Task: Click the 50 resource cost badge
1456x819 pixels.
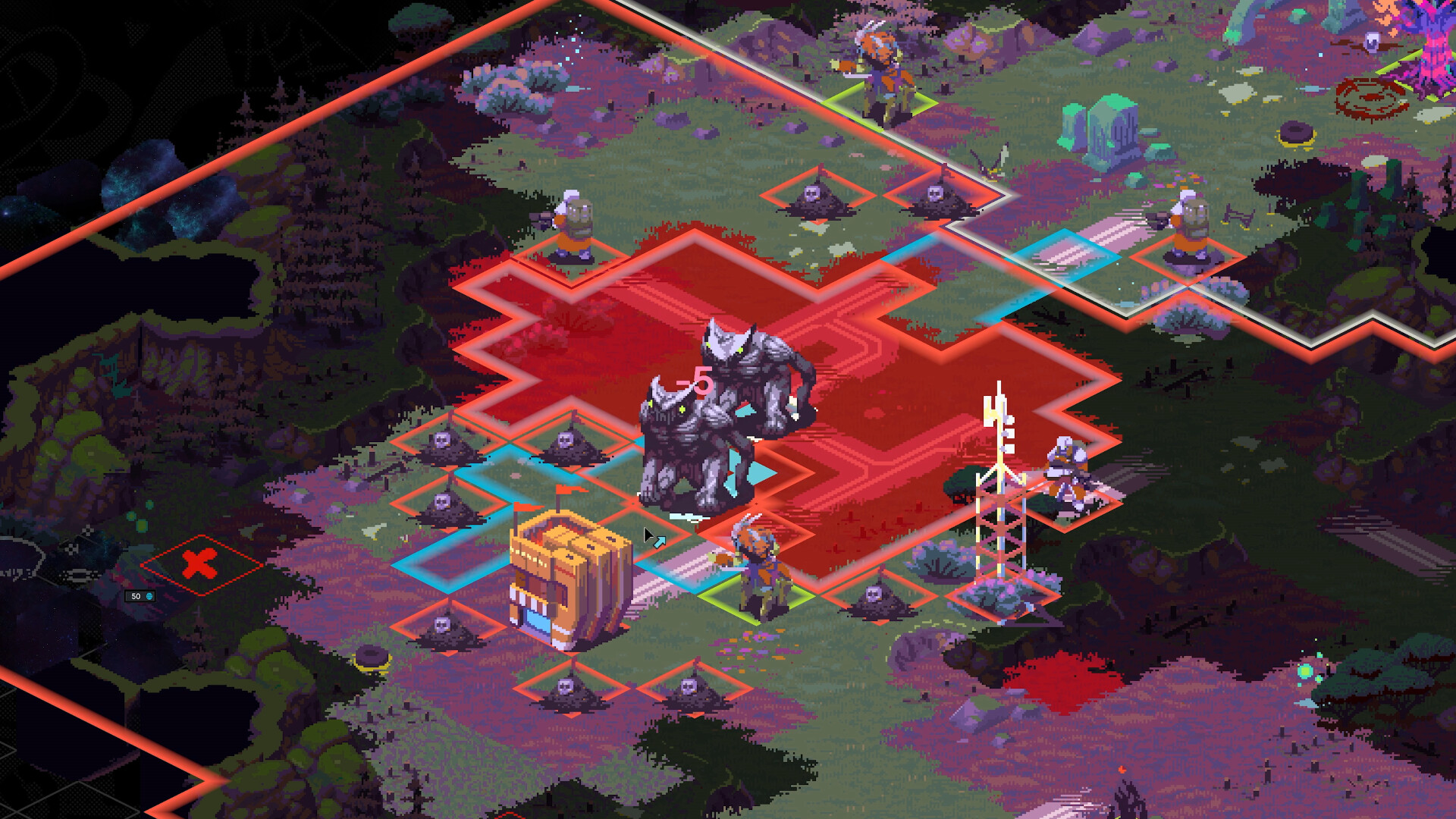Action: tap(140, 595)
